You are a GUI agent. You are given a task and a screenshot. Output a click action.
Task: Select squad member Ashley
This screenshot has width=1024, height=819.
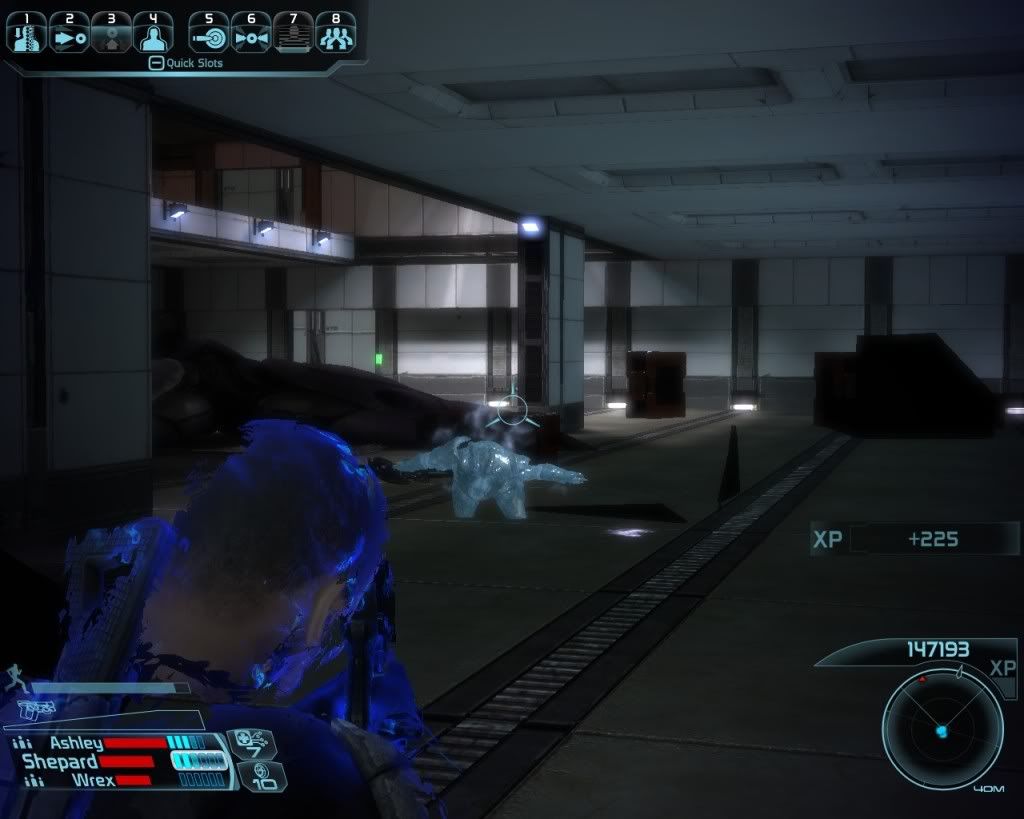76,743
